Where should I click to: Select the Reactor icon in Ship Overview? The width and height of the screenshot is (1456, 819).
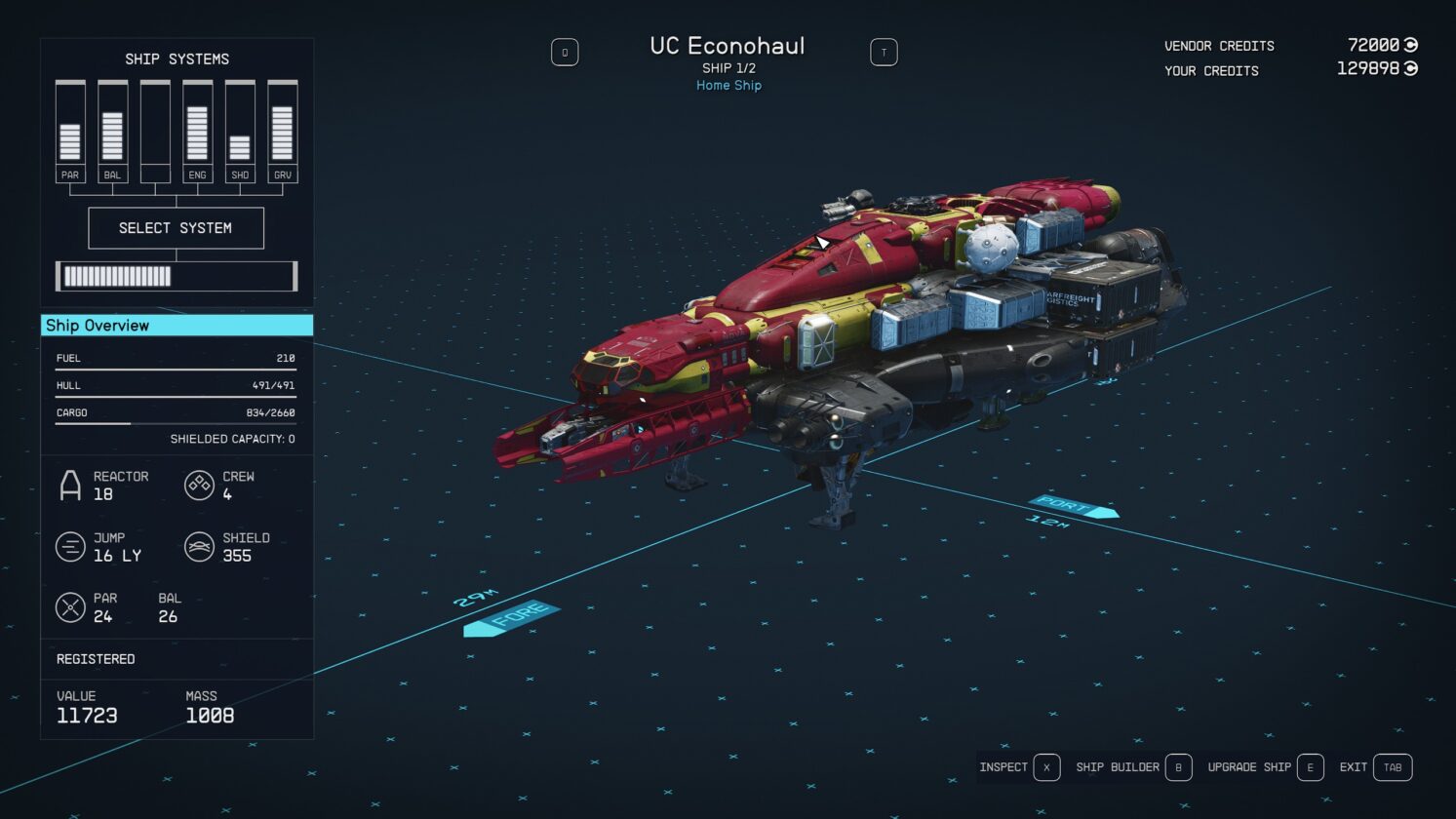coord(69,485)
